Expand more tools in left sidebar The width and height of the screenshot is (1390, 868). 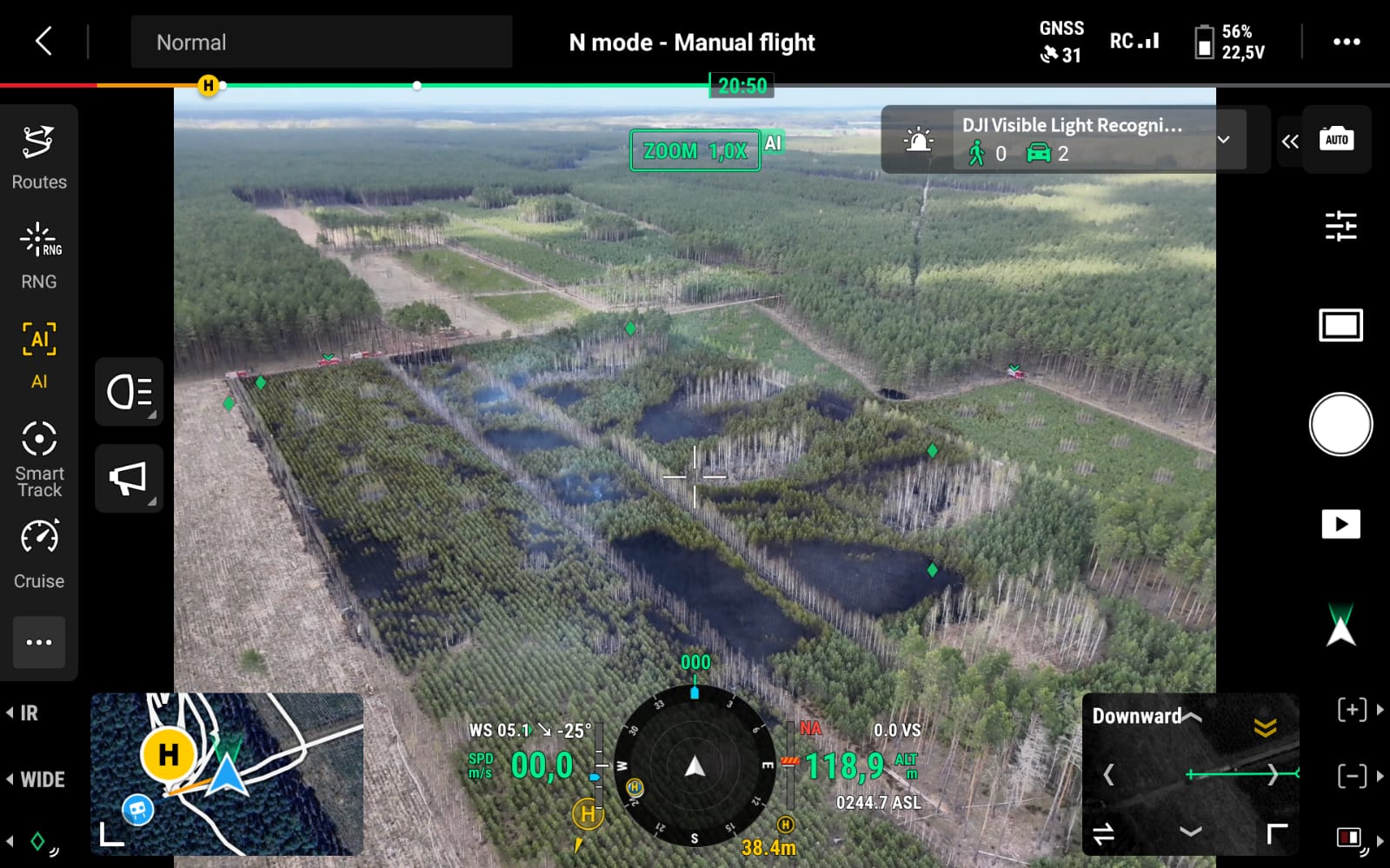pyautogui.click(x=39, y=642)
